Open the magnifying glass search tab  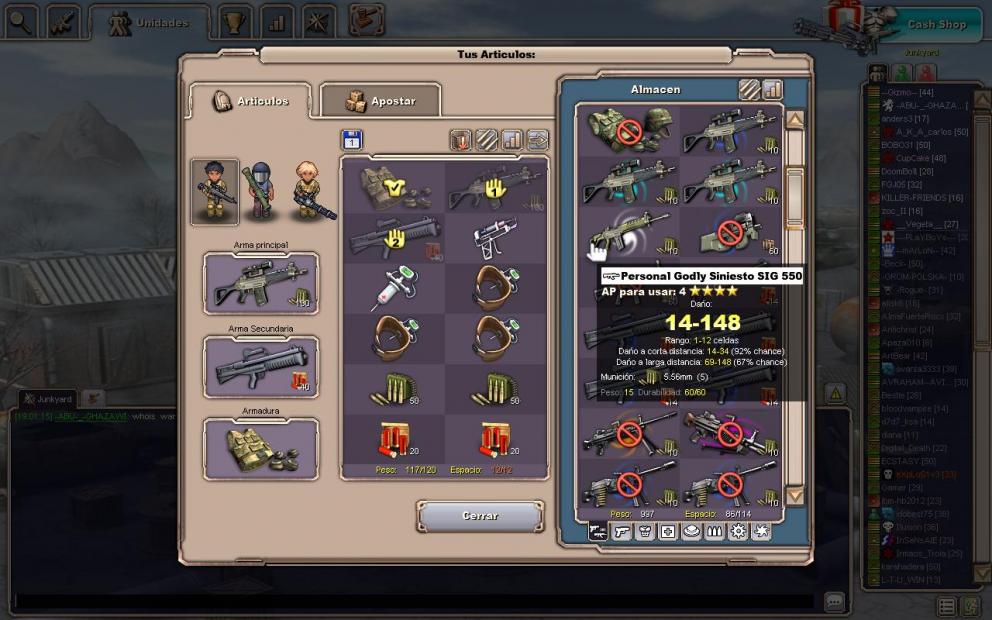(20, 21)
